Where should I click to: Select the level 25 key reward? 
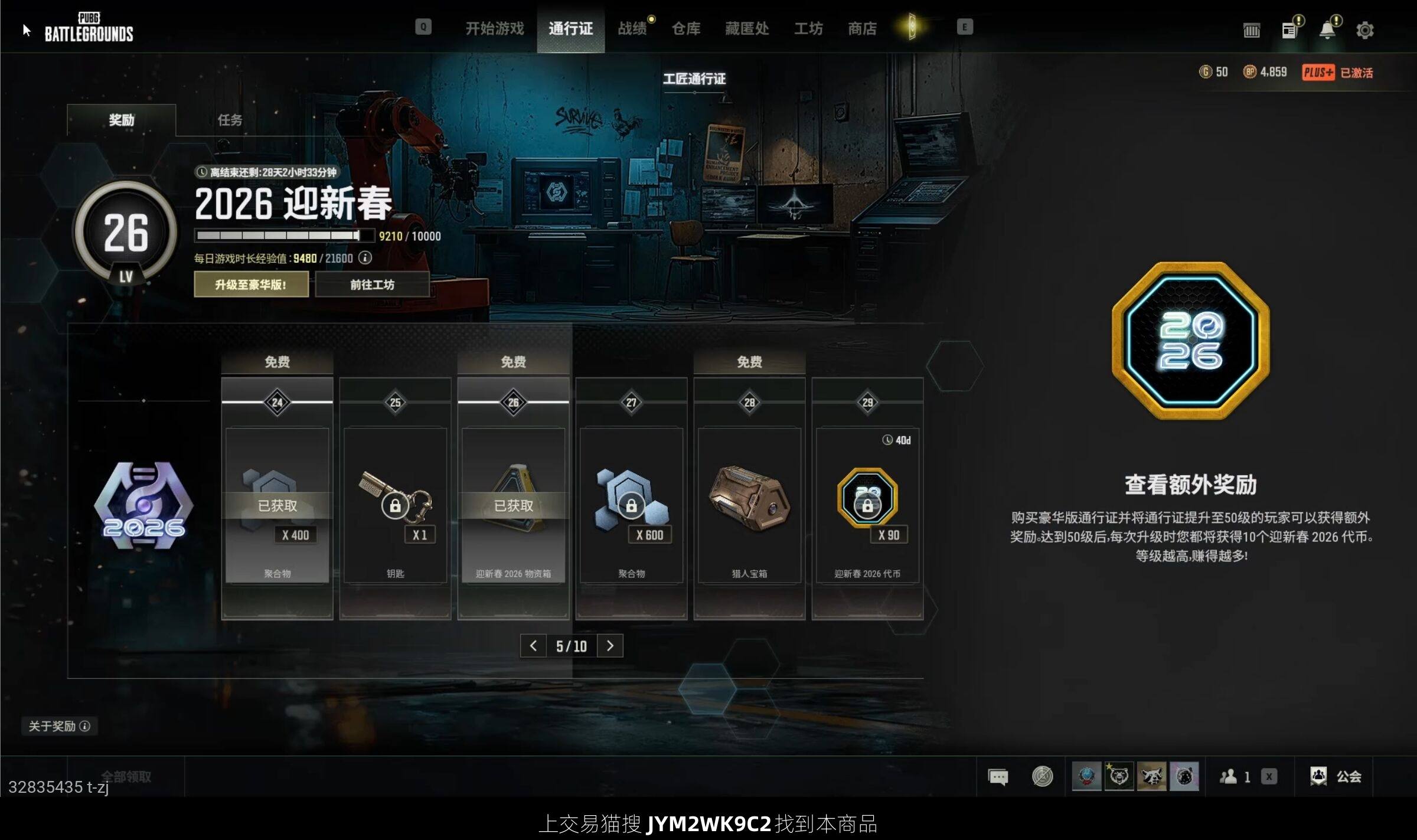pyautogui.click(x=395, y=505)
